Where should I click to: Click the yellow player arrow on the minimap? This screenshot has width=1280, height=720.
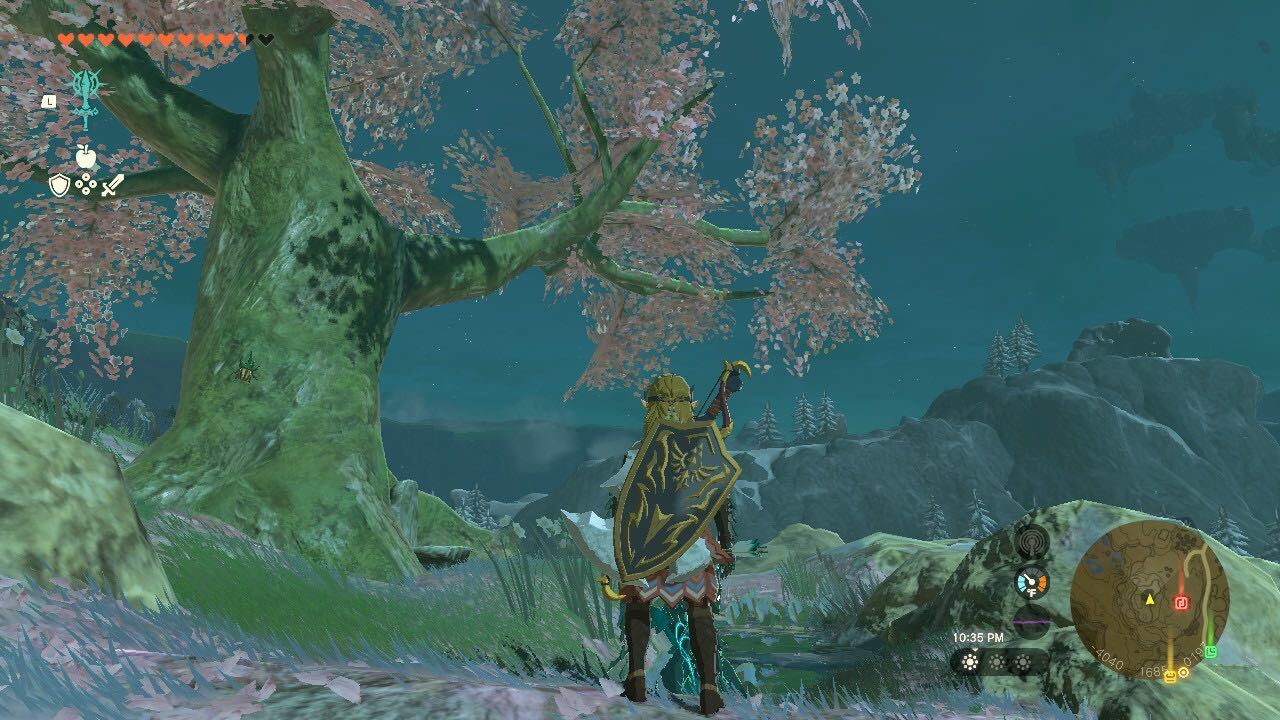point(1150,601)
